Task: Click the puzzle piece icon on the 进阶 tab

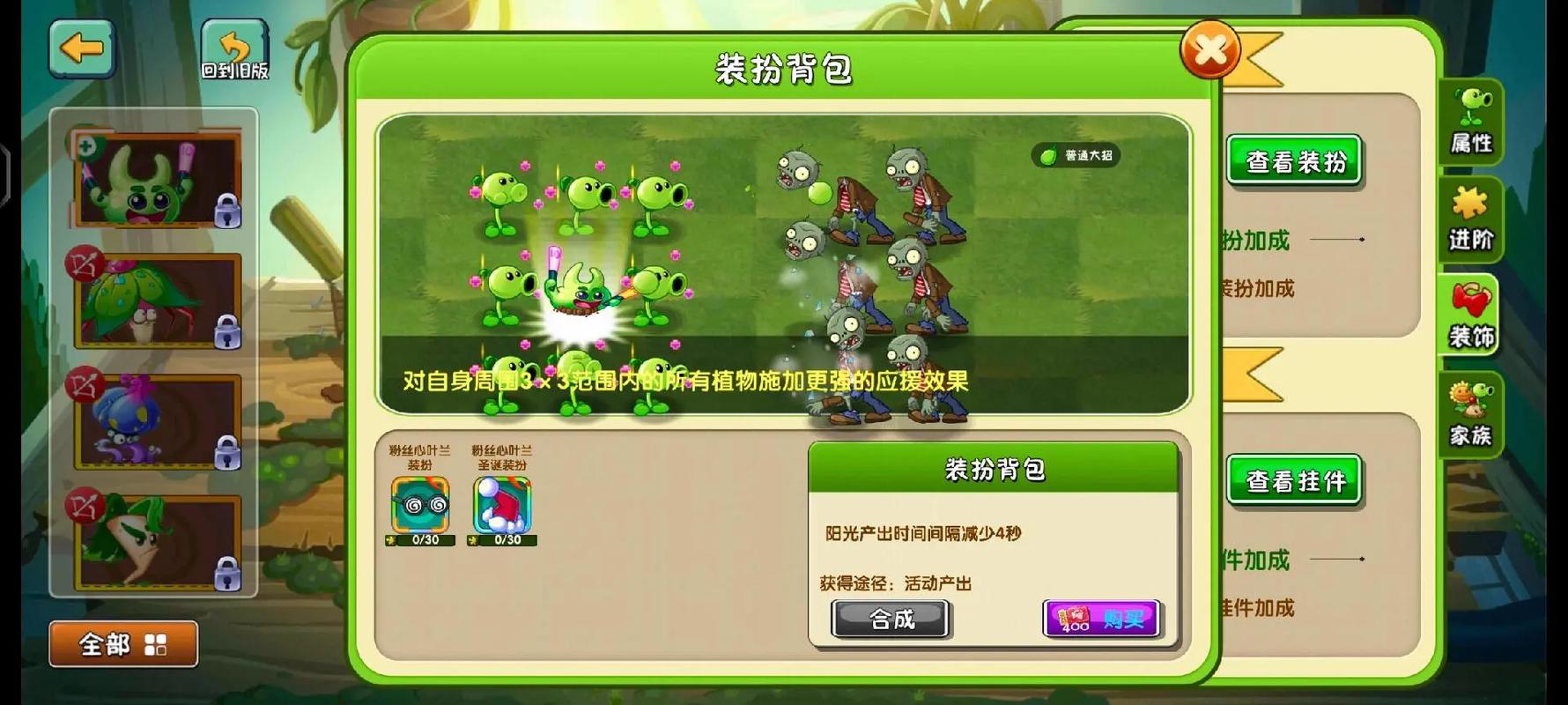Action: point(1471,203)
